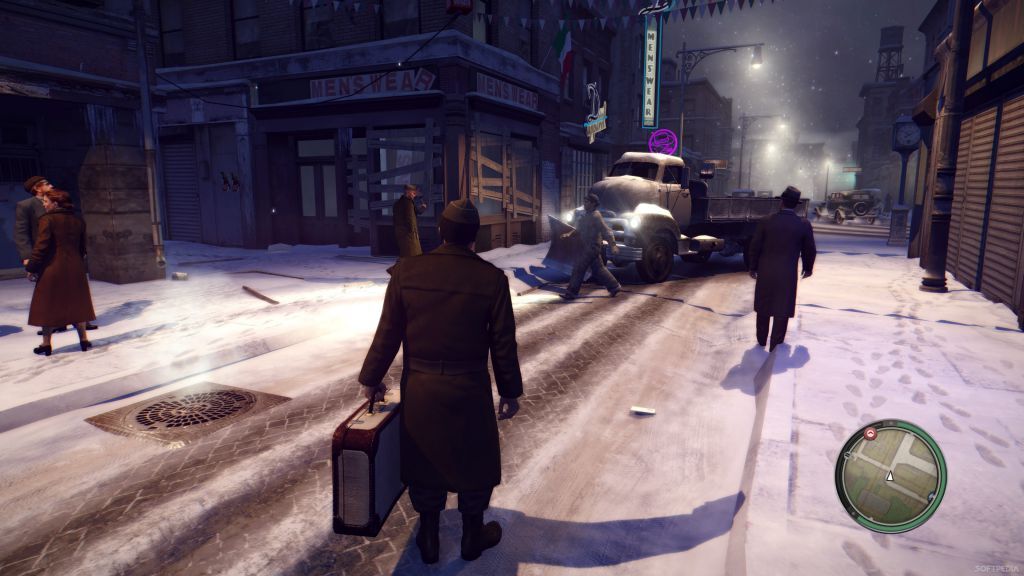The image size is (1024, 576).
Task: Click the circular minimap
Action: coord(890,476)
